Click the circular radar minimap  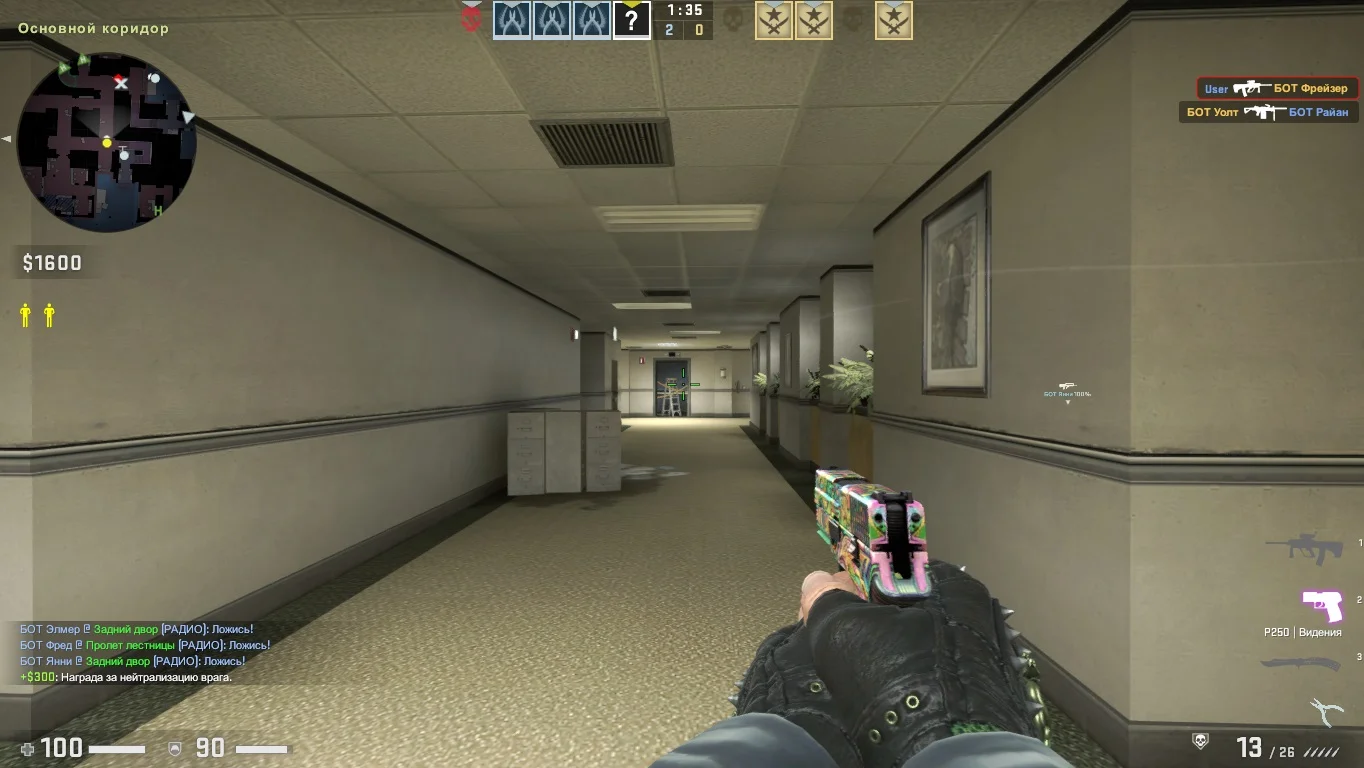pyautogui.click(x=107, y=142)
